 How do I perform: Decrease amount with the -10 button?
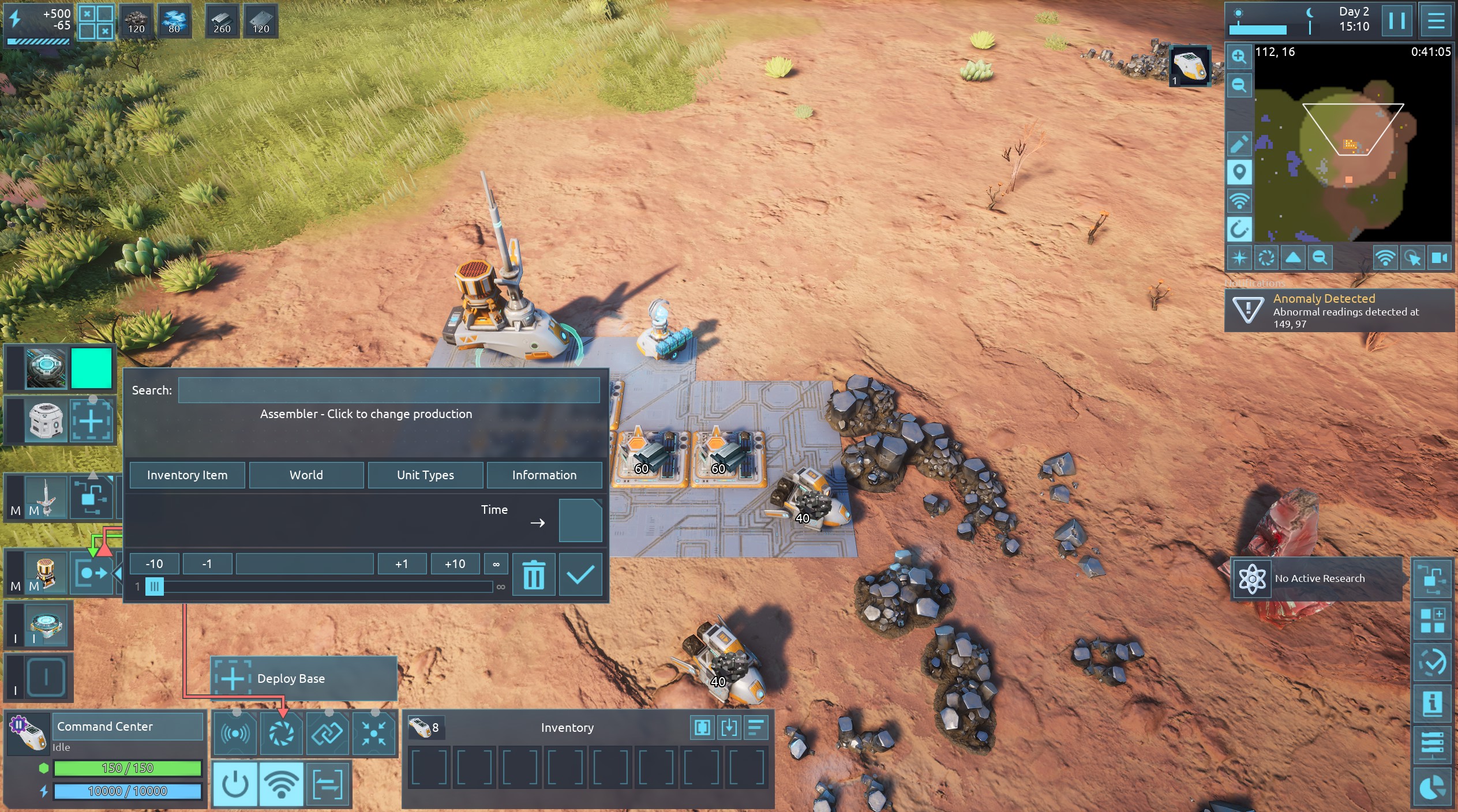[154, 563]
